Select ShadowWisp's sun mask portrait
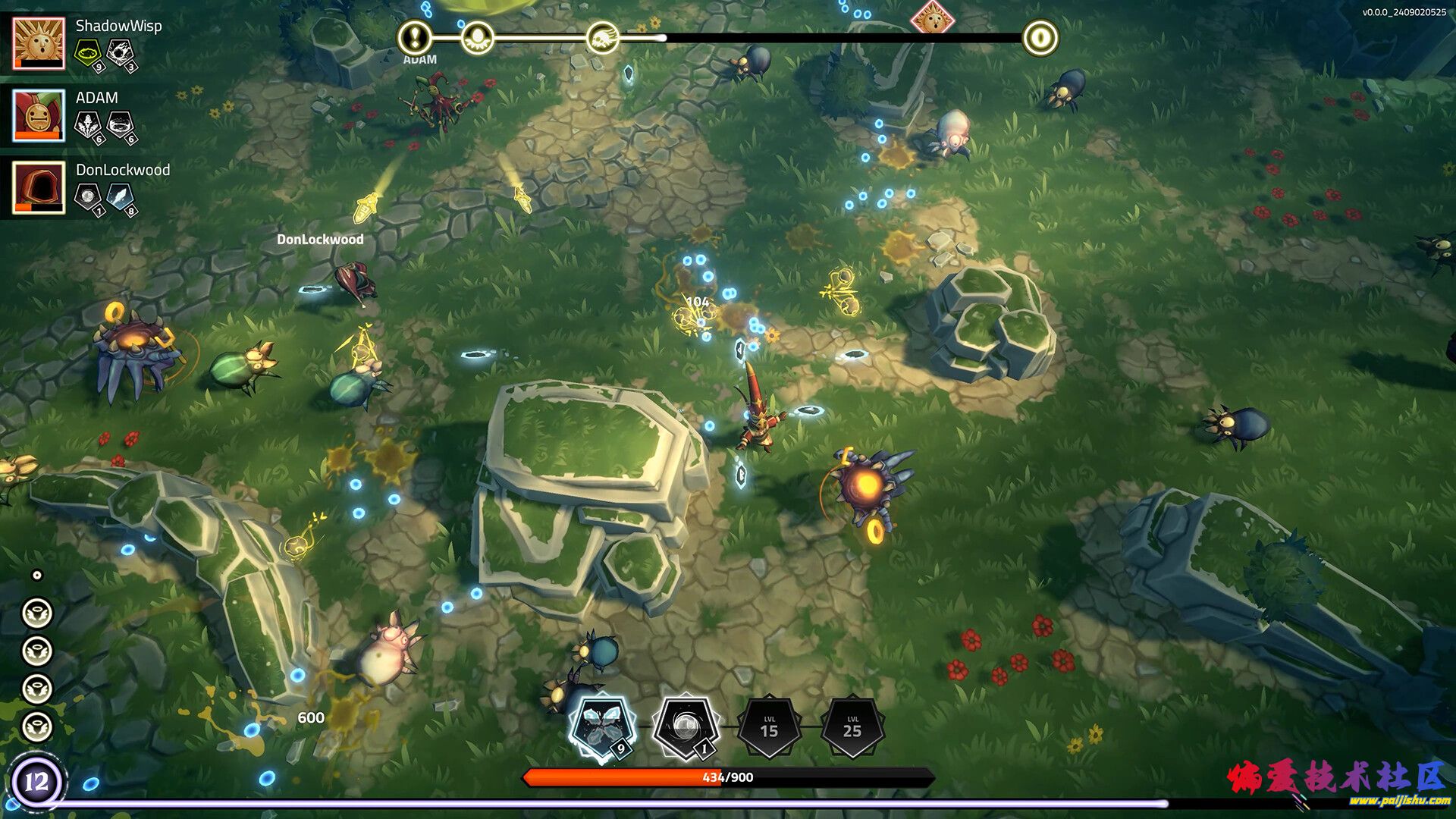Image resolution: width=1456 pixels, height=819 pixels. click(39, 43)
